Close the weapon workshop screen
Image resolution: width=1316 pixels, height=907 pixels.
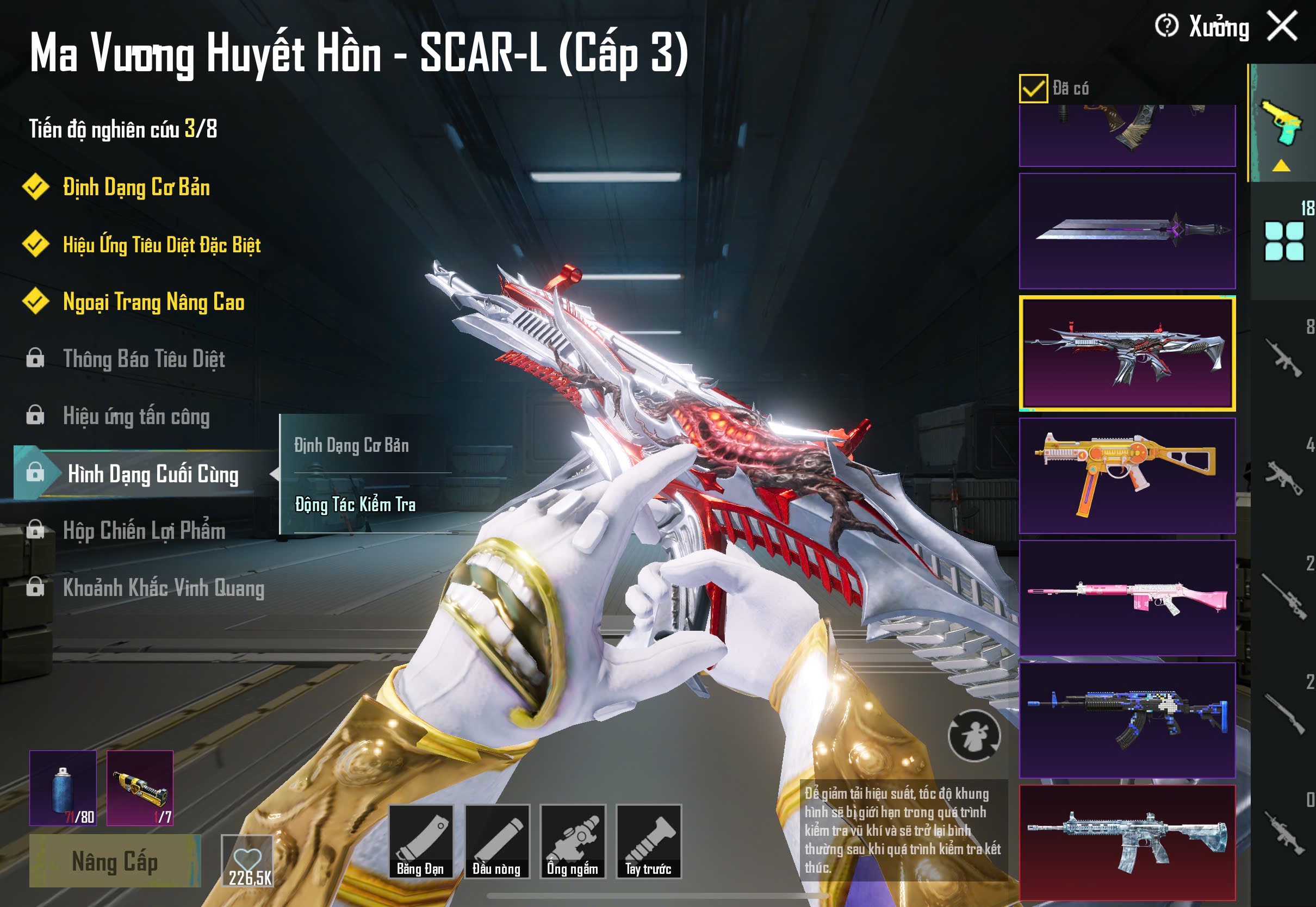1282,27
